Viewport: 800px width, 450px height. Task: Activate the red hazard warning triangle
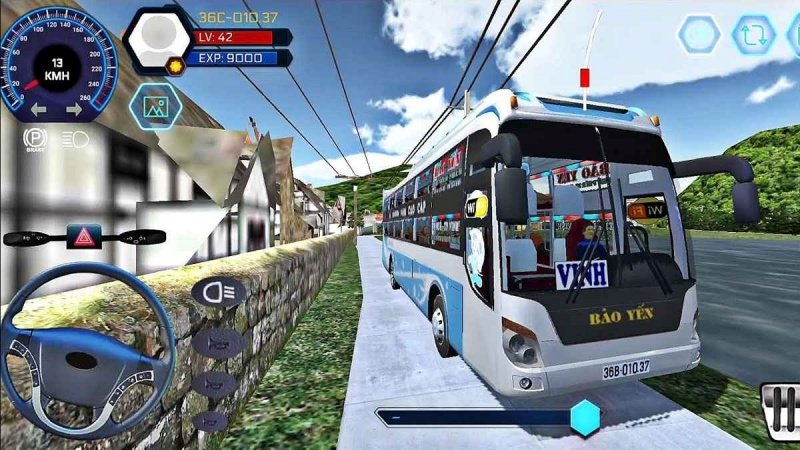click(x=84, y=237)
